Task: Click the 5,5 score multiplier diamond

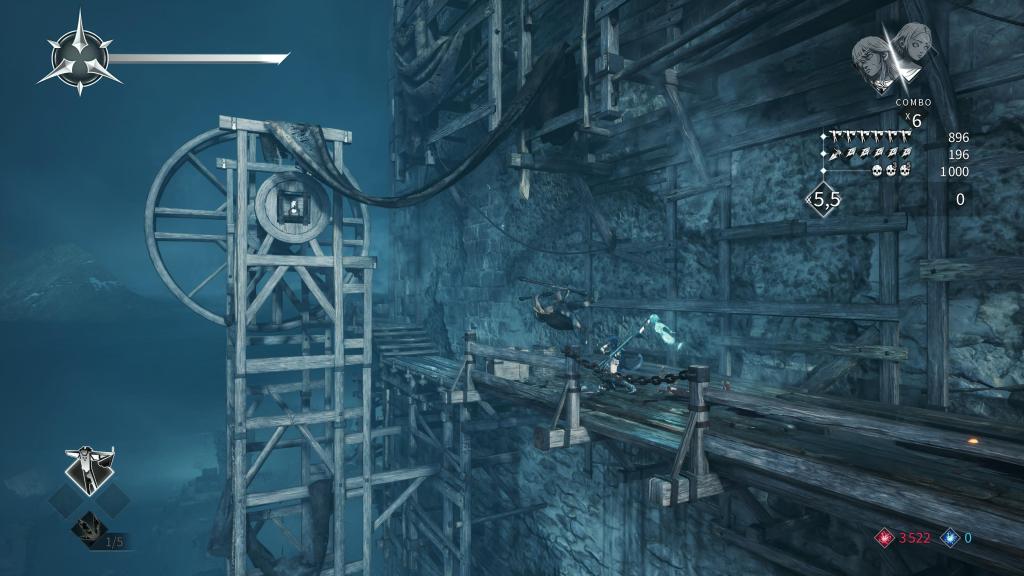Action: [x=825, y=200]
